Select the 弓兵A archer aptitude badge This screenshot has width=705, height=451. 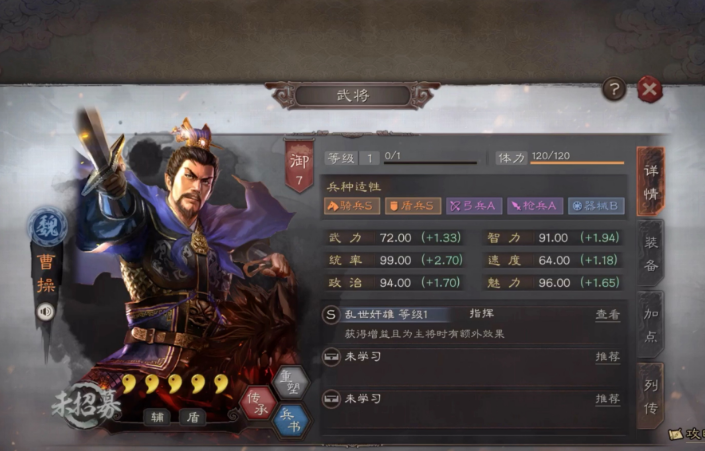(474, 205)
